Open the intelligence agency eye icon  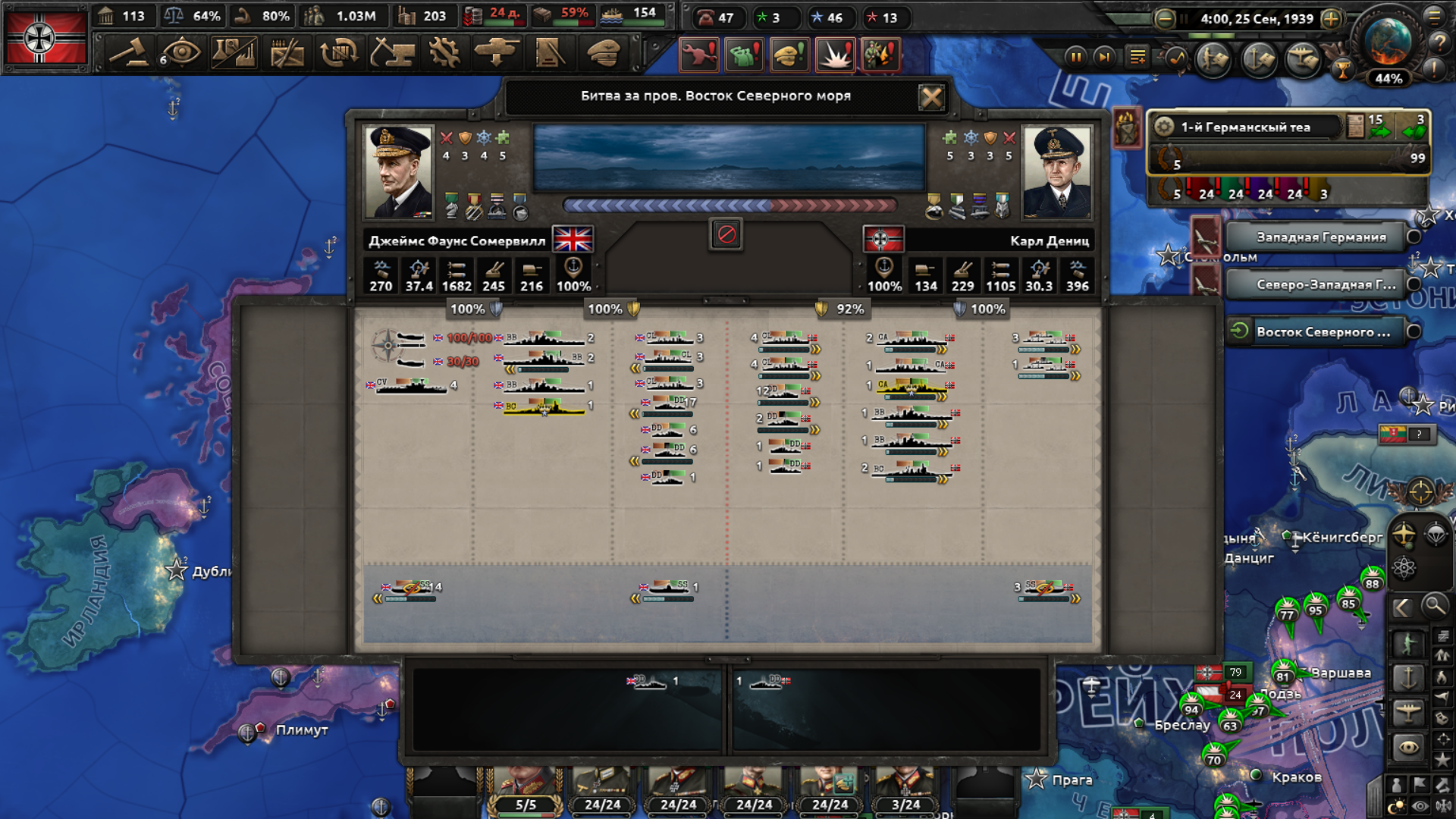pos(180,53)
